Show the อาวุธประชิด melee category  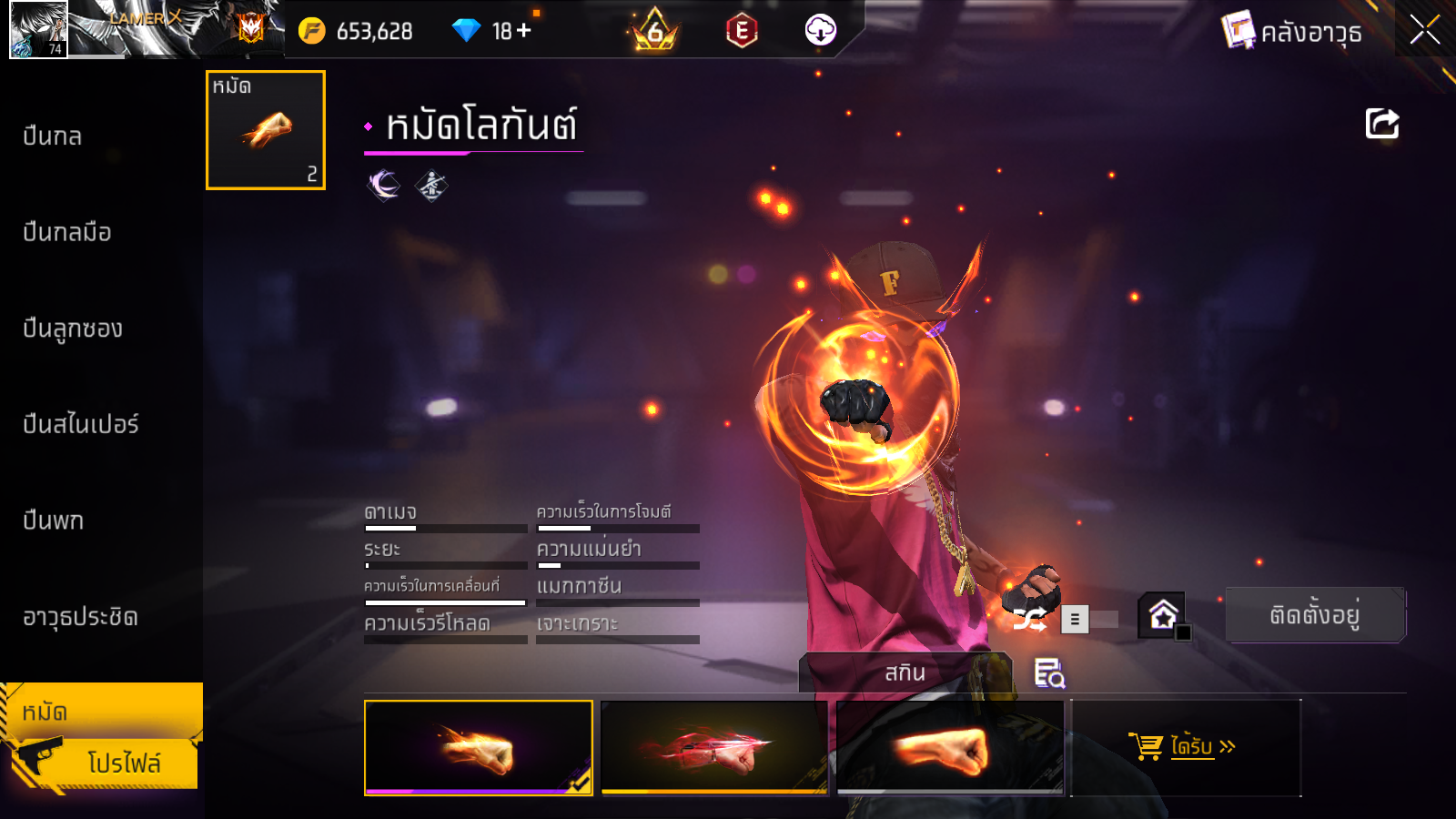(x=80, y=617)
